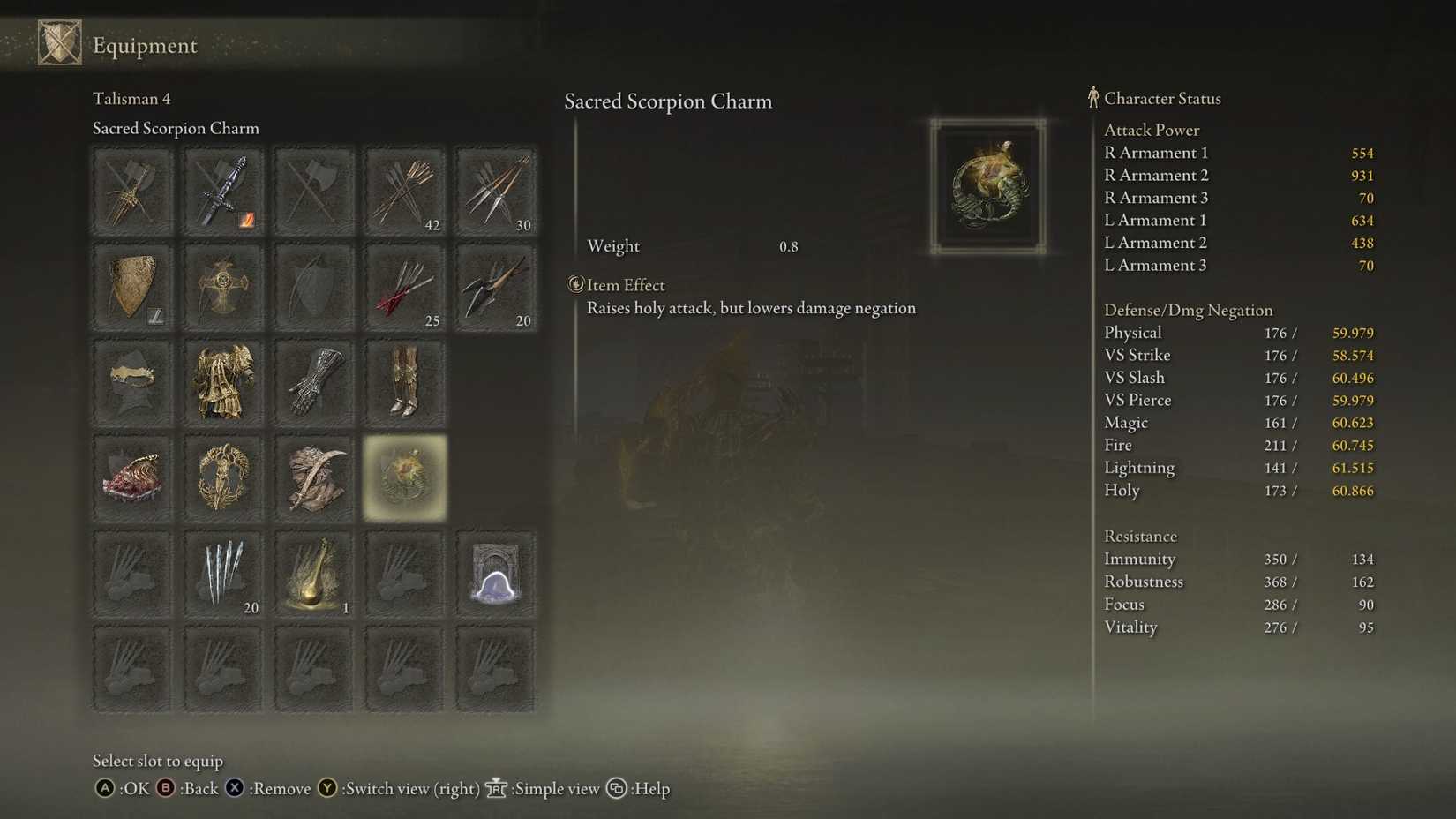Select the gauntlets slot
Viewport: 1456px width, 819px height.
click(313, 383)
